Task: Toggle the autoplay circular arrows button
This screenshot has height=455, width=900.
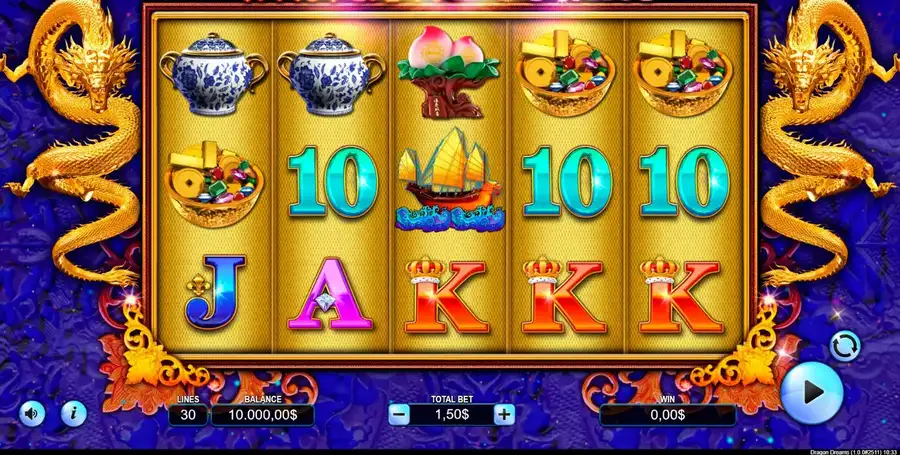Action: pyautogui.click(x=845, y=346)
